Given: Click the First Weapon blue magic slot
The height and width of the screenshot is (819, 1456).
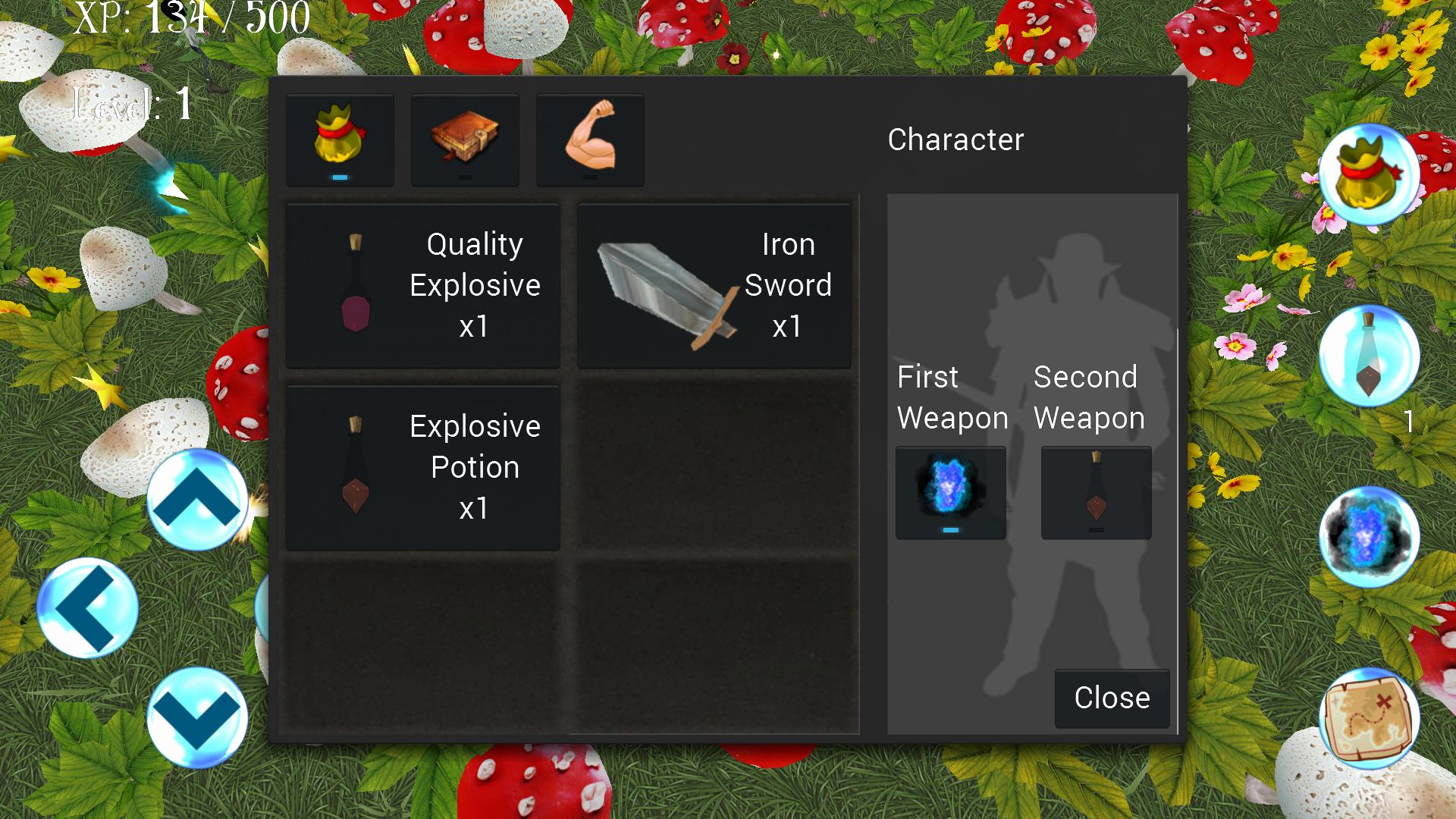Looking at the screenshot, I should coord(950,492).
